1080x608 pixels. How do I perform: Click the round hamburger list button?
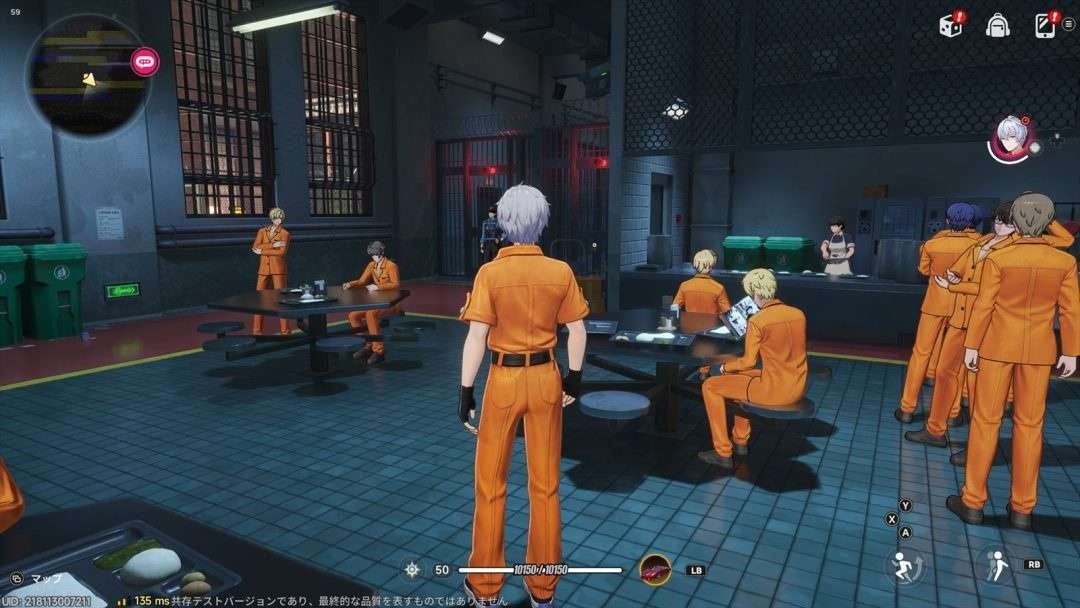tap(1068, 24)
